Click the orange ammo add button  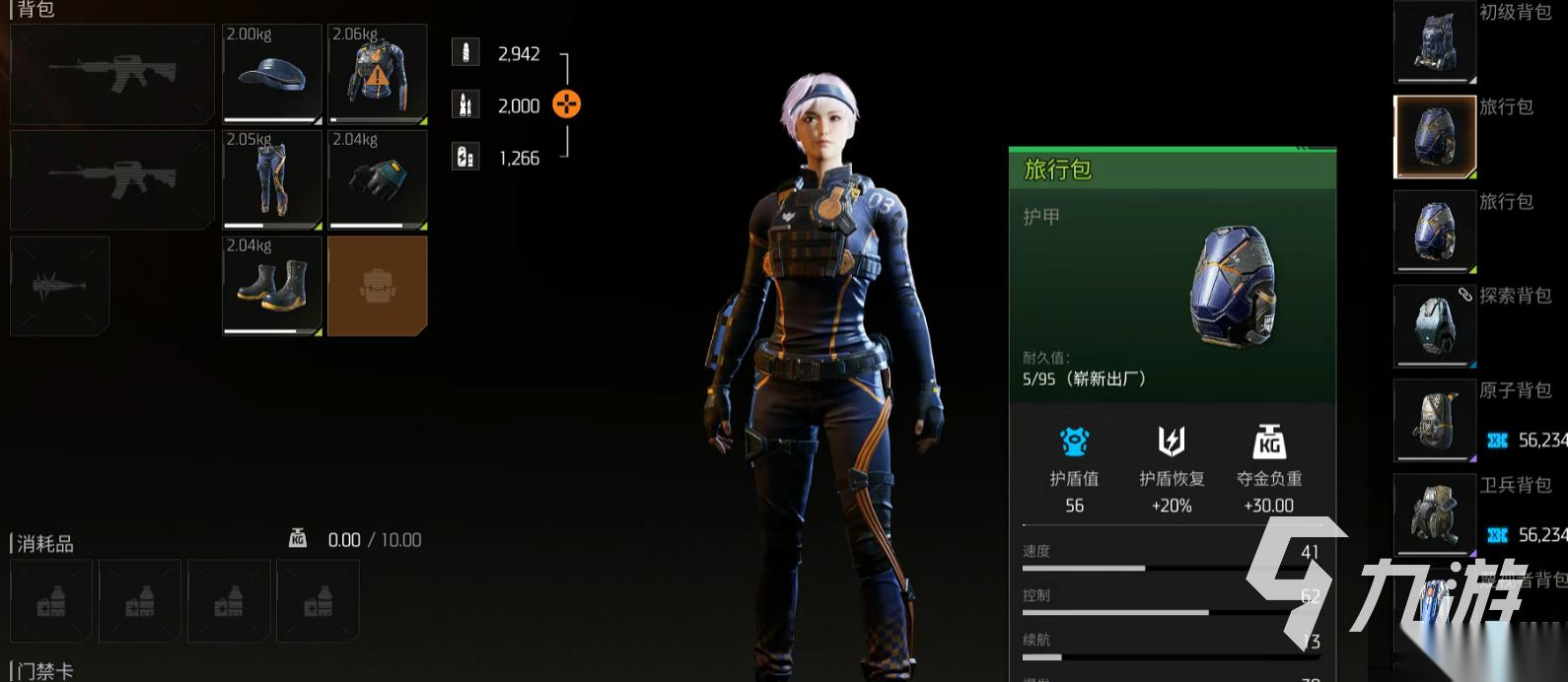(x=566, y=103)
